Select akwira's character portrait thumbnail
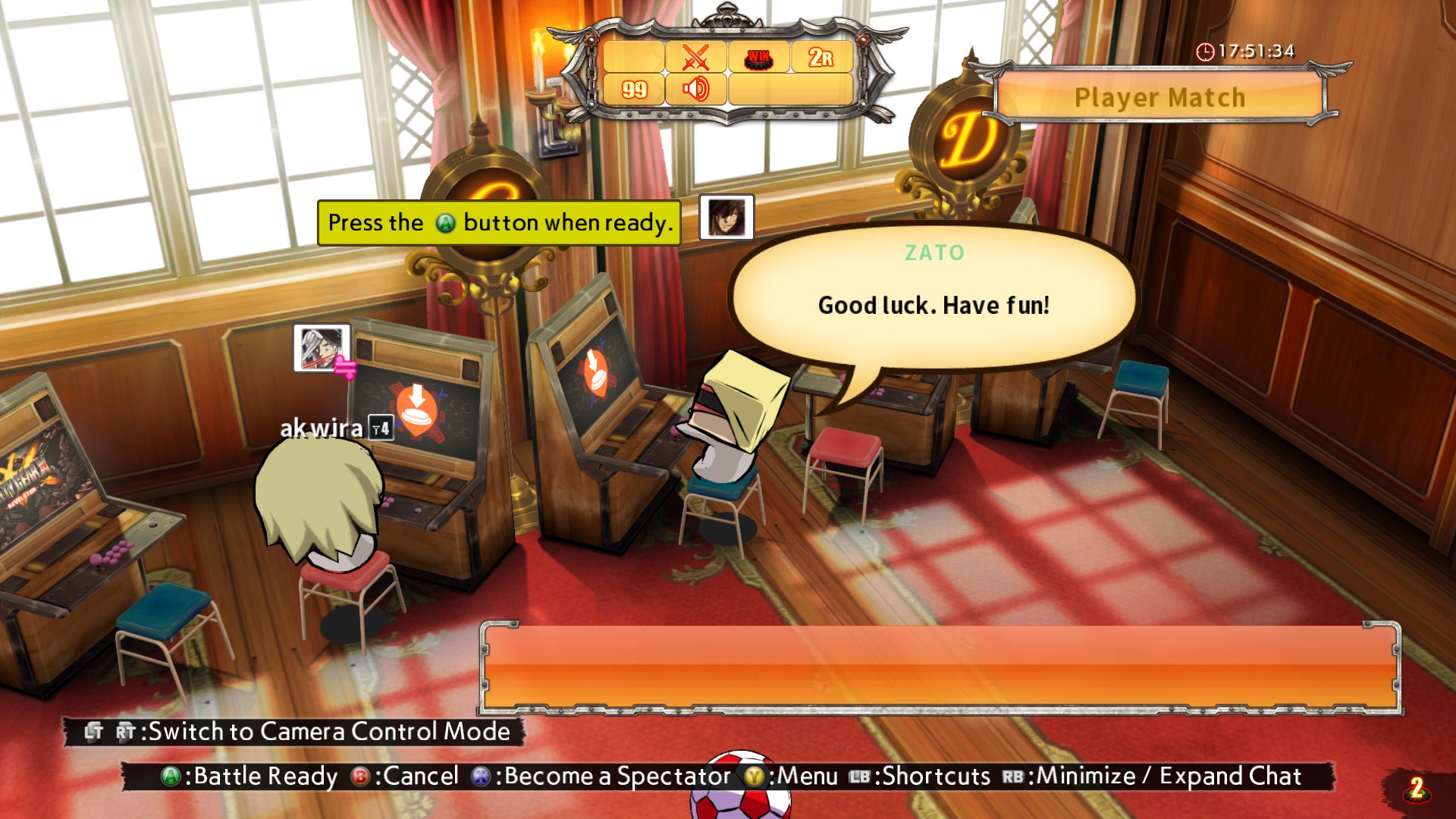Screen dimensions: 1456x819 point(322,348)
